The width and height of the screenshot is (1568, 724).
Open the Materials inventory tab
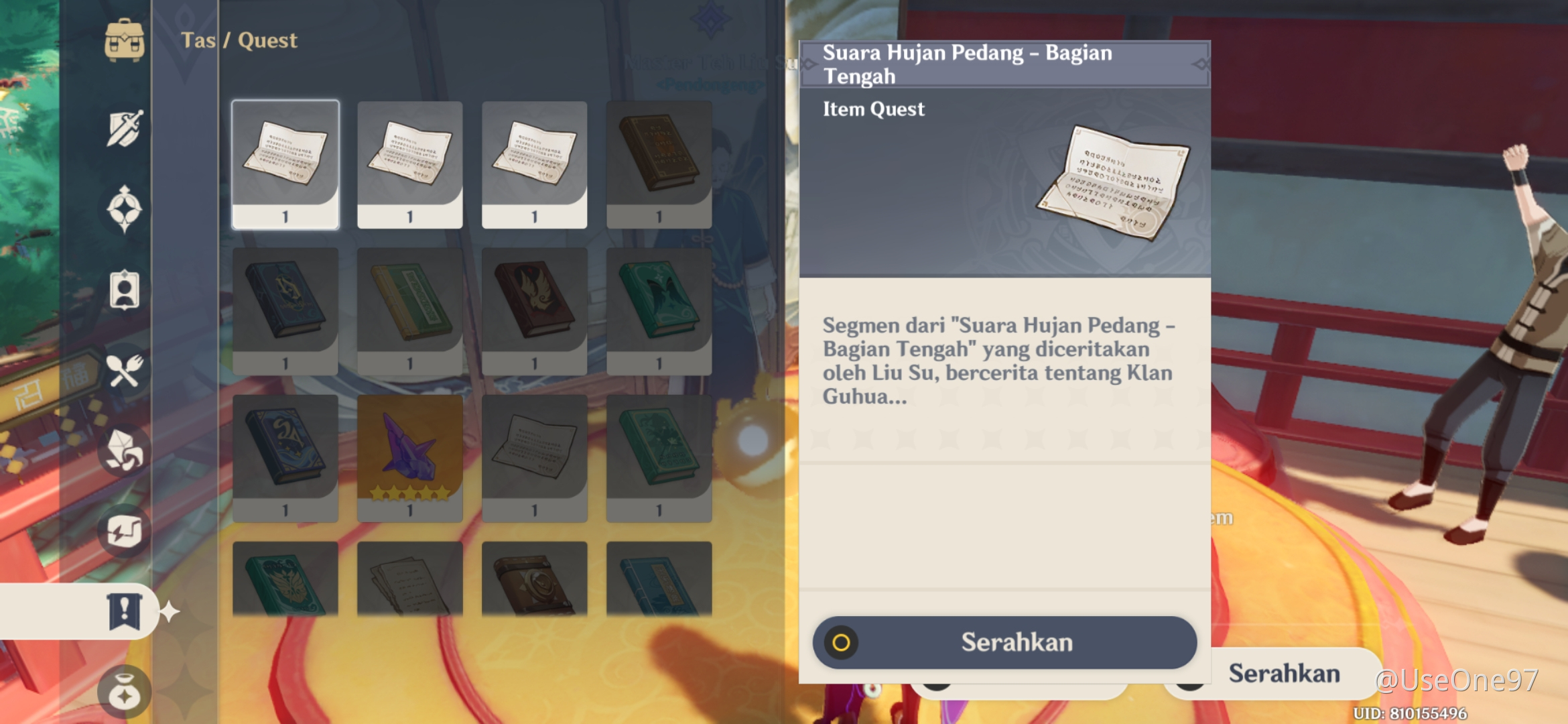pyautogui.click(x=125, y=451)
